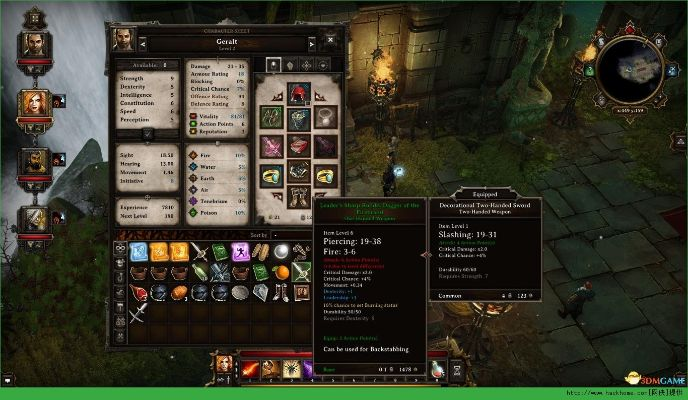Select the purple skillbook in inventory
Screen dimensions: 688x400
(x=241, y=252)
